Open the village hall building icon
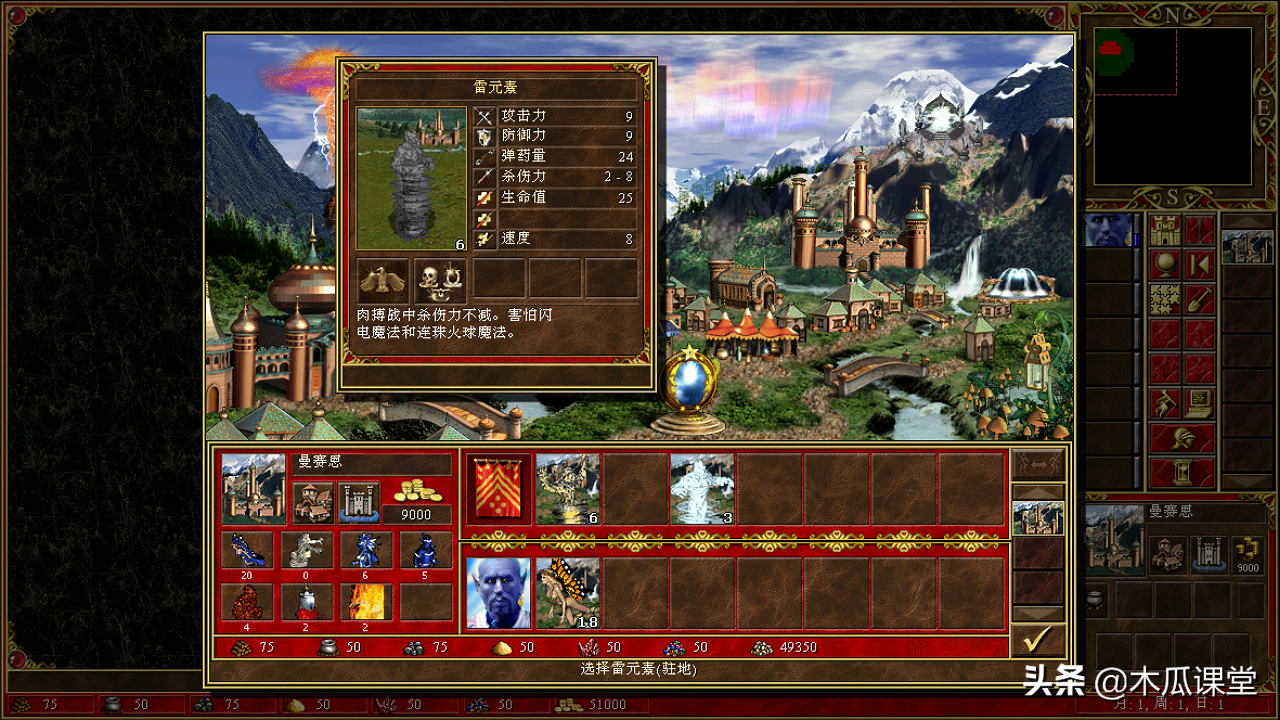Screen dimensions: 1280x720 [312, 501]
